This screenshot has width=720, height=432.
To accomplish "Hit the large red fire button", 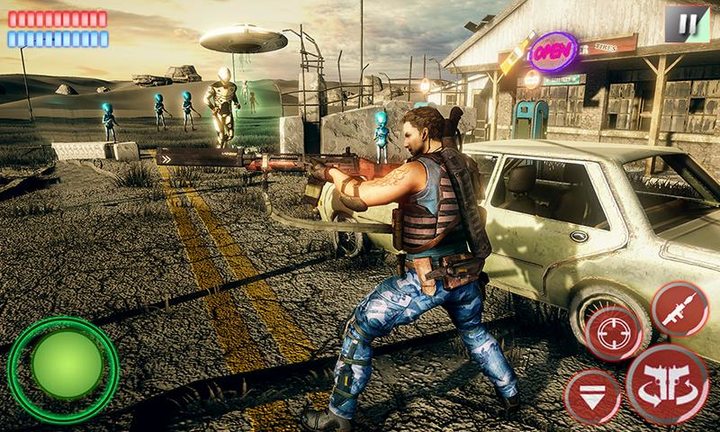I will [x=667, y=385].
